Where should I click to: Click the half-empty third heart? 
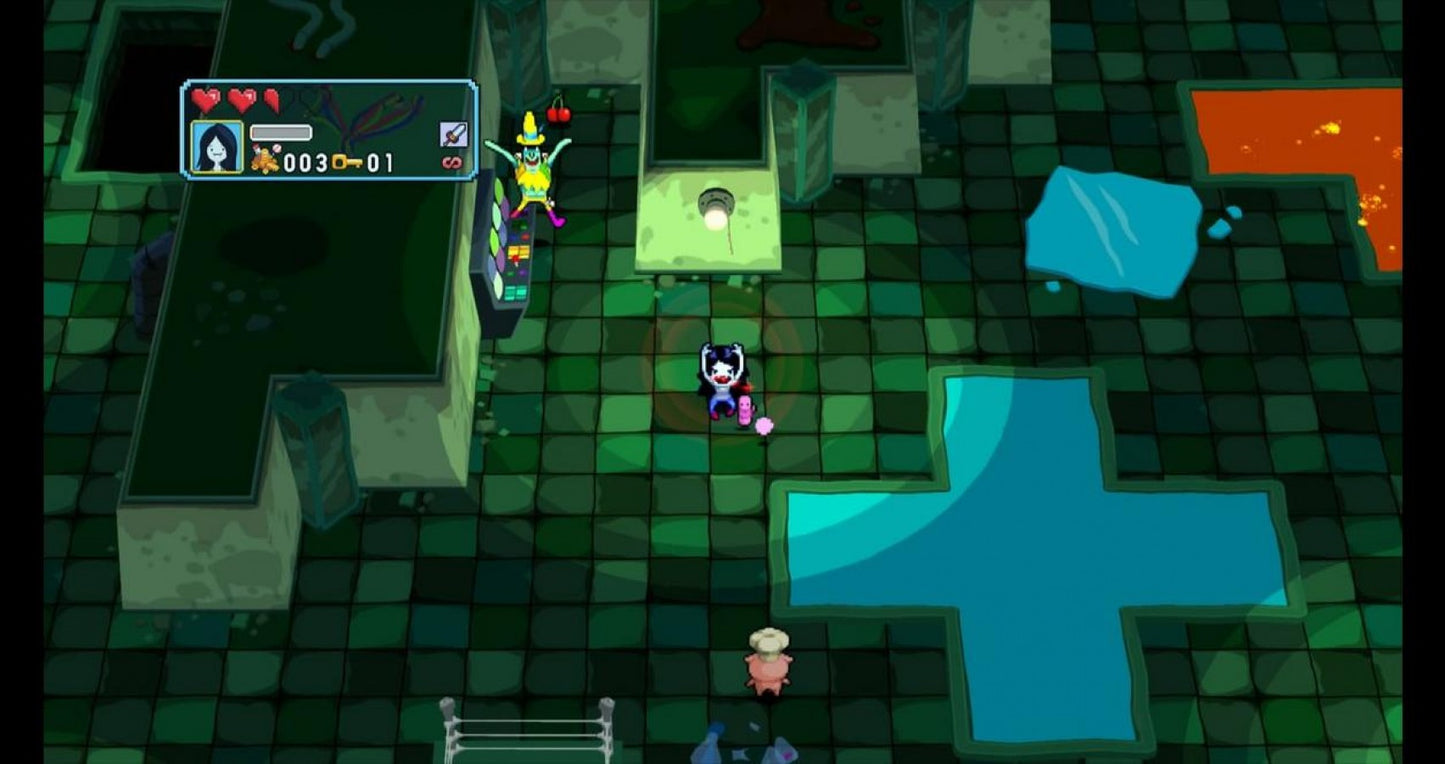[271, 101]
